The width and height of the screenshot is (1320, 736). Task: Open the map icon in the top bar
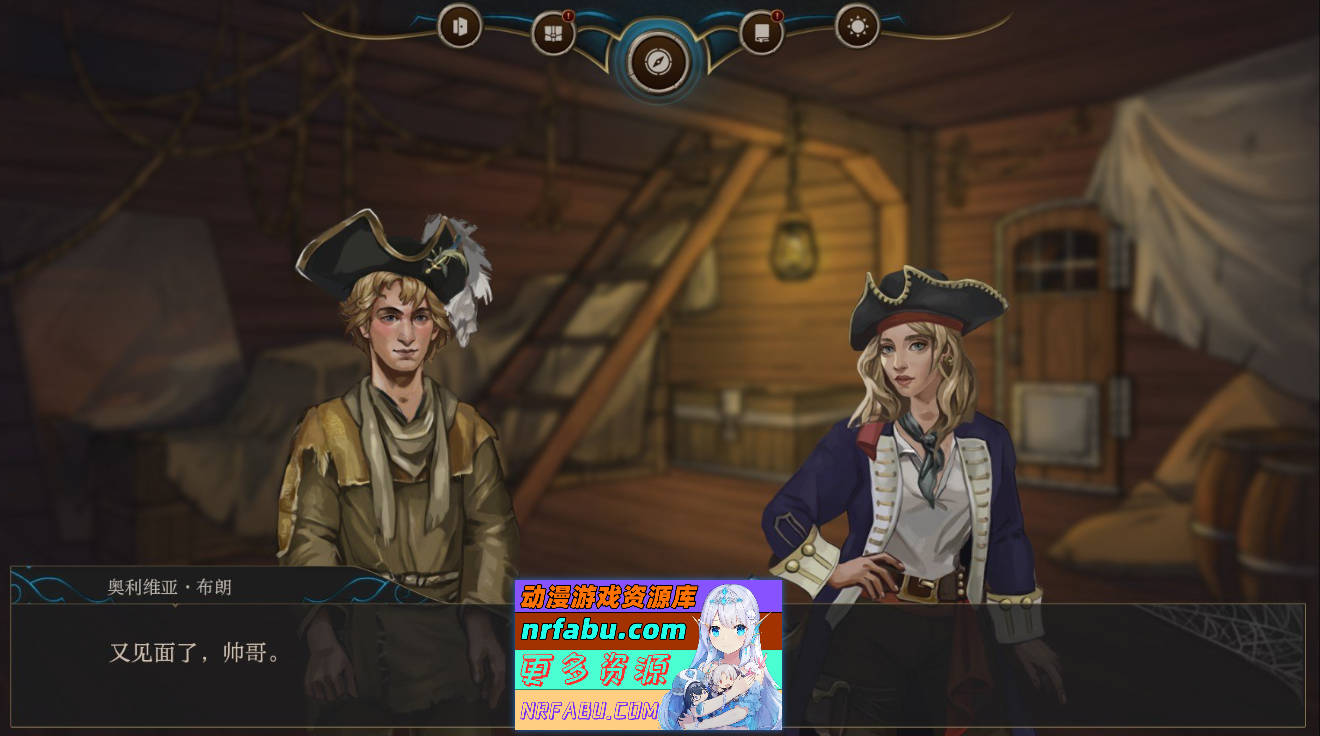[554, 30]
